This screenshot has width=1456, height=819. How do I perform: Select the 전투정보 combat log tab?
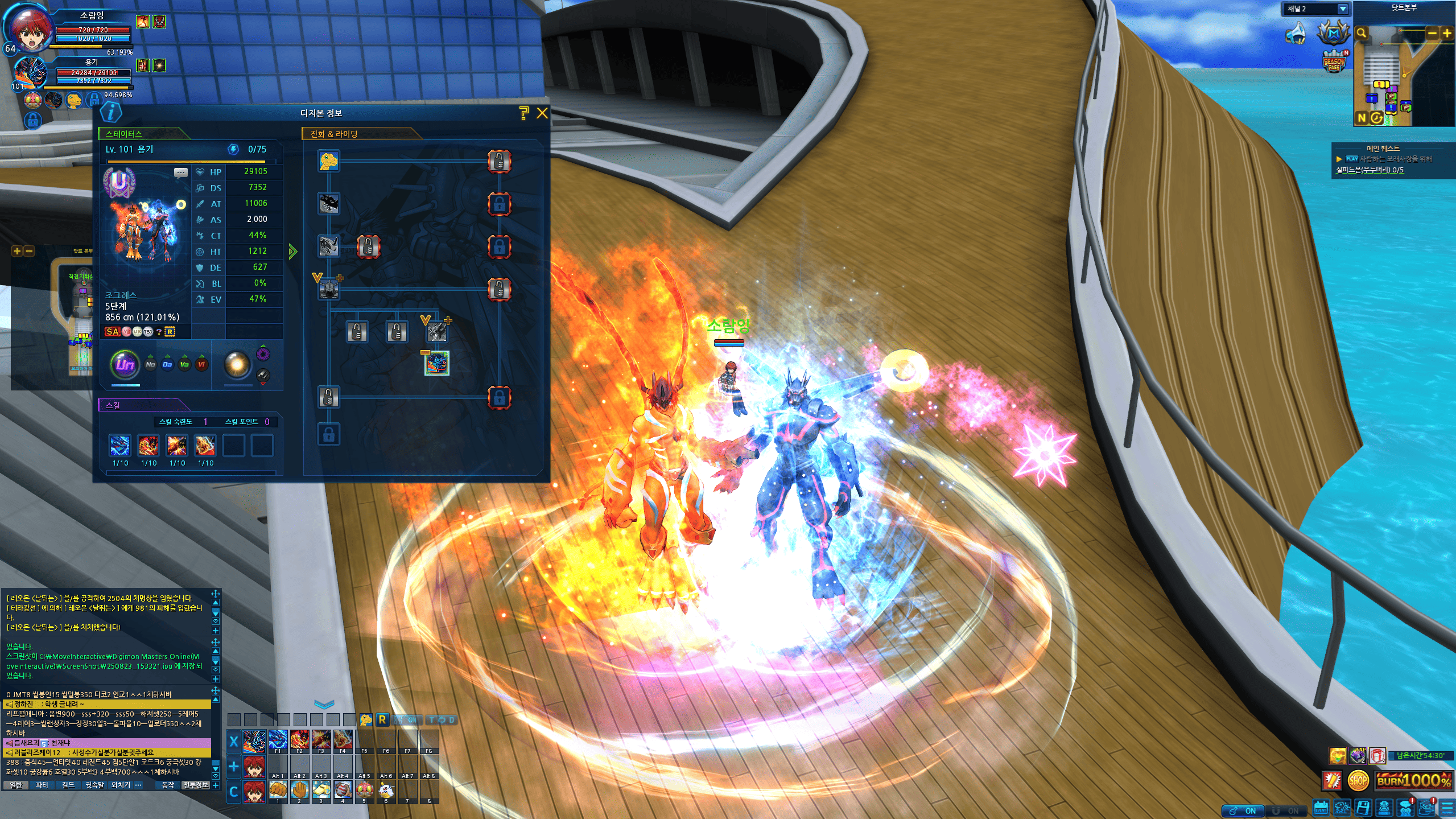(x=195, y=785)
